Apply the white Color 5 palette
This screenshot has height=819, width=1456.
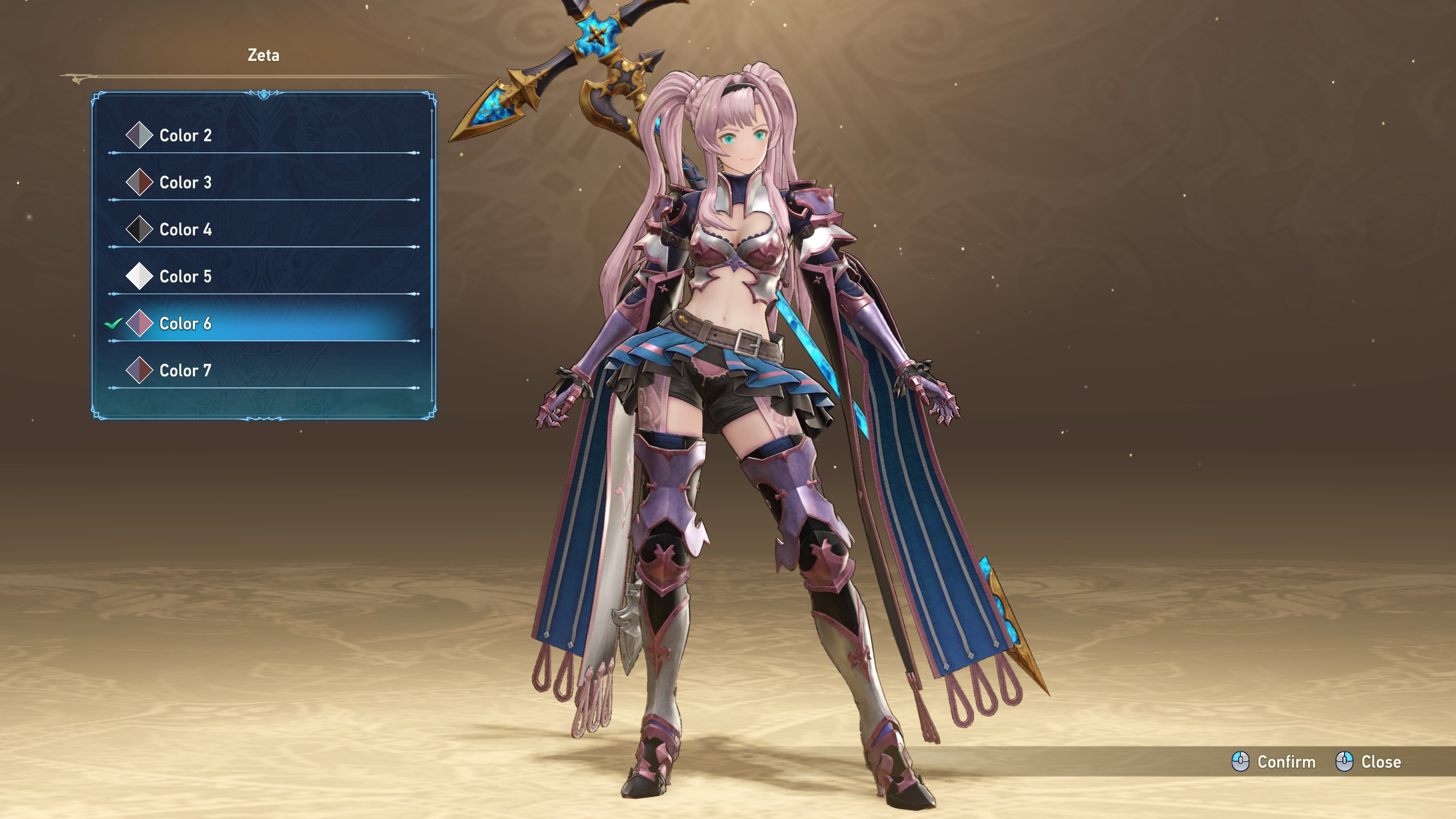(x=185, y=276)
